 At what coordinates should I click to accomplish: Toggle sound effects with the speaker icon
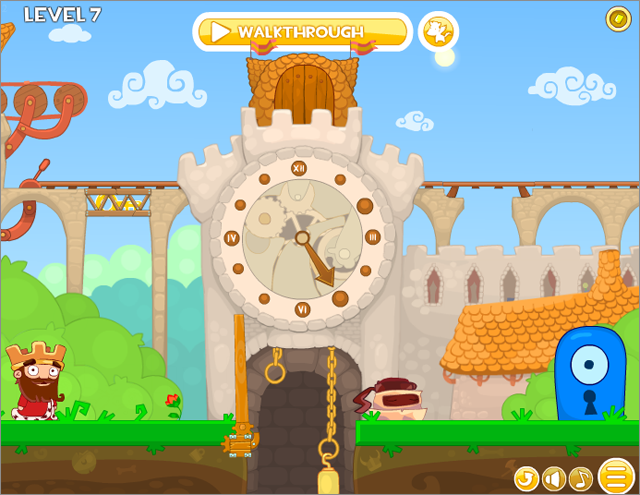point(553,478)
